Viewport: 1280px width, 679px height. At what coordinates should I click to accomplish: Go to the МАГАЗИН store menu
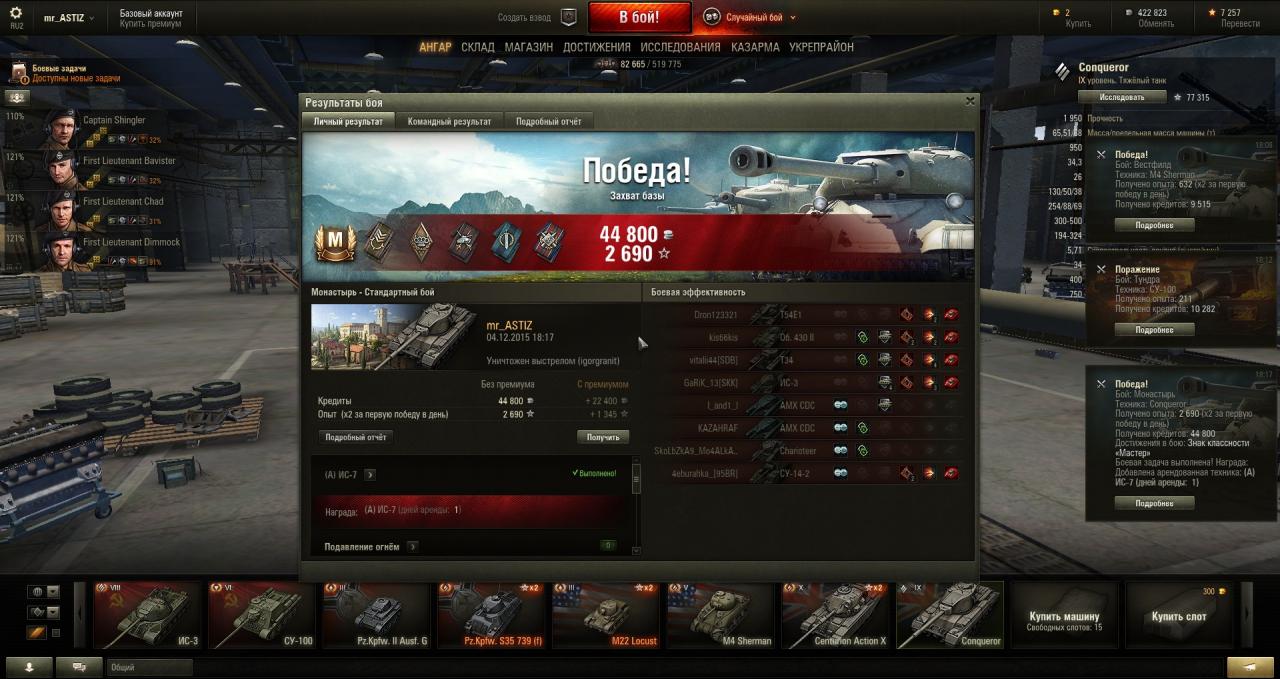(528, 47)
